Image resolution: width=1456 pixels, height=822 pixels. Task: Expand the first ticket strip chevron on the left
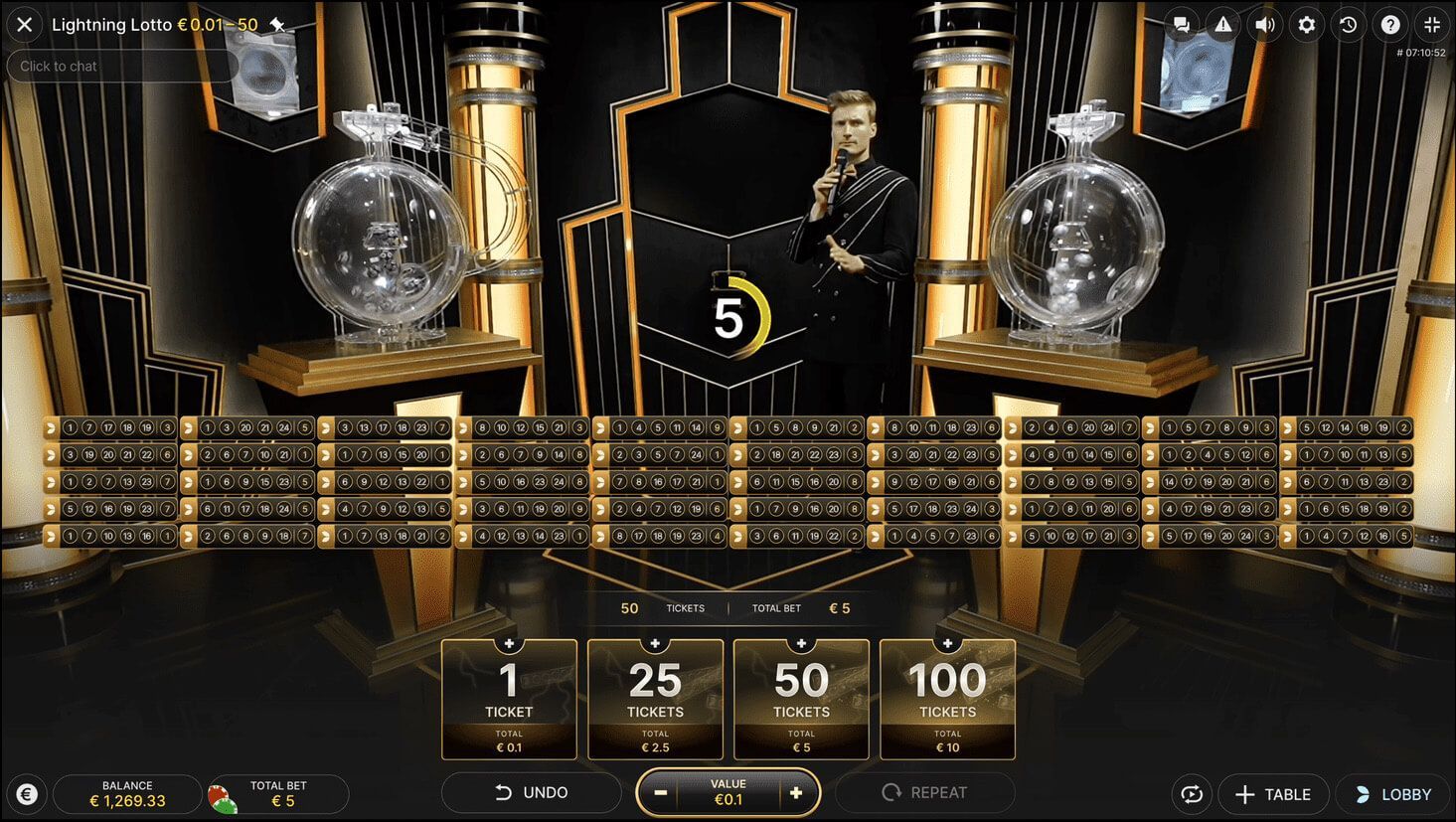point(52,426)
